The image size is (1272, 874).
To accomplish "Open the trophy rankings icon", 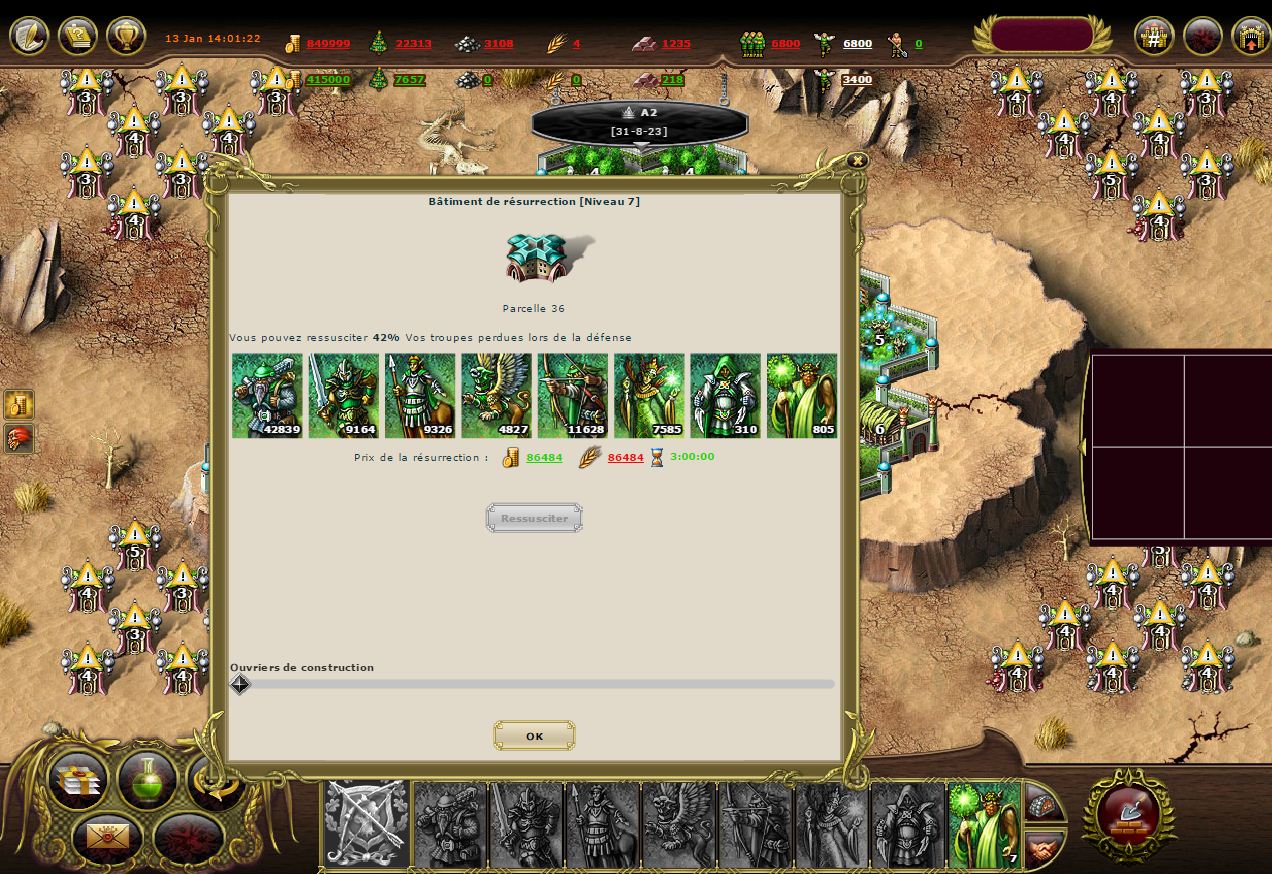I will (126, 36).
